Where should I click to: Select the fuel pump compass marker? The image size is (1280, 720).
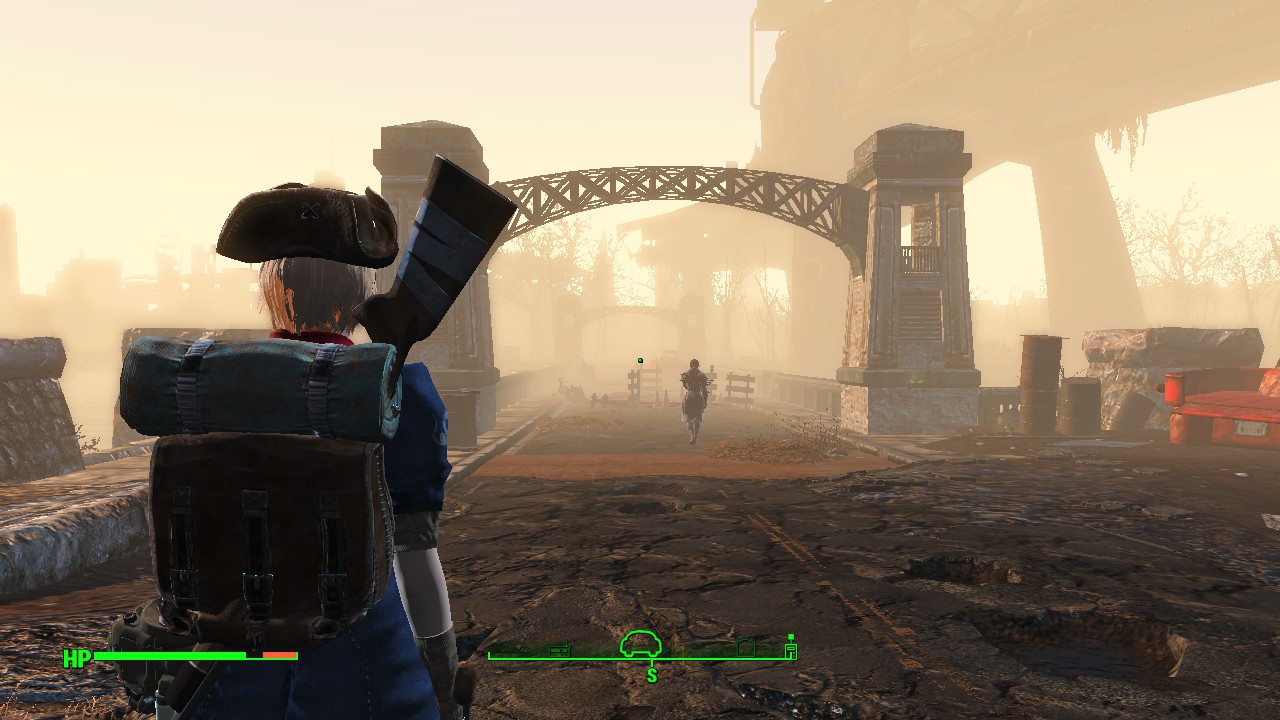pyautogui.click(x=791, y=651)
